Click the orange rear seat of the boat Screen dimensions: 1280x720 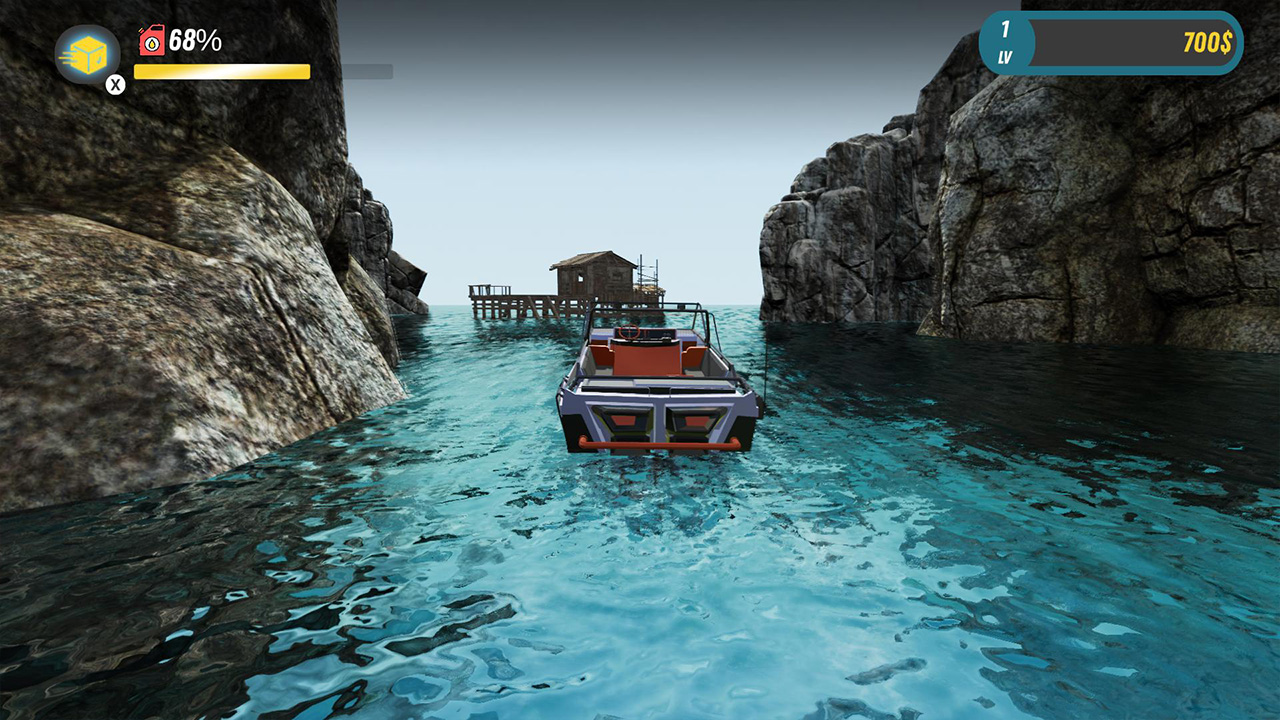(646, 357)
